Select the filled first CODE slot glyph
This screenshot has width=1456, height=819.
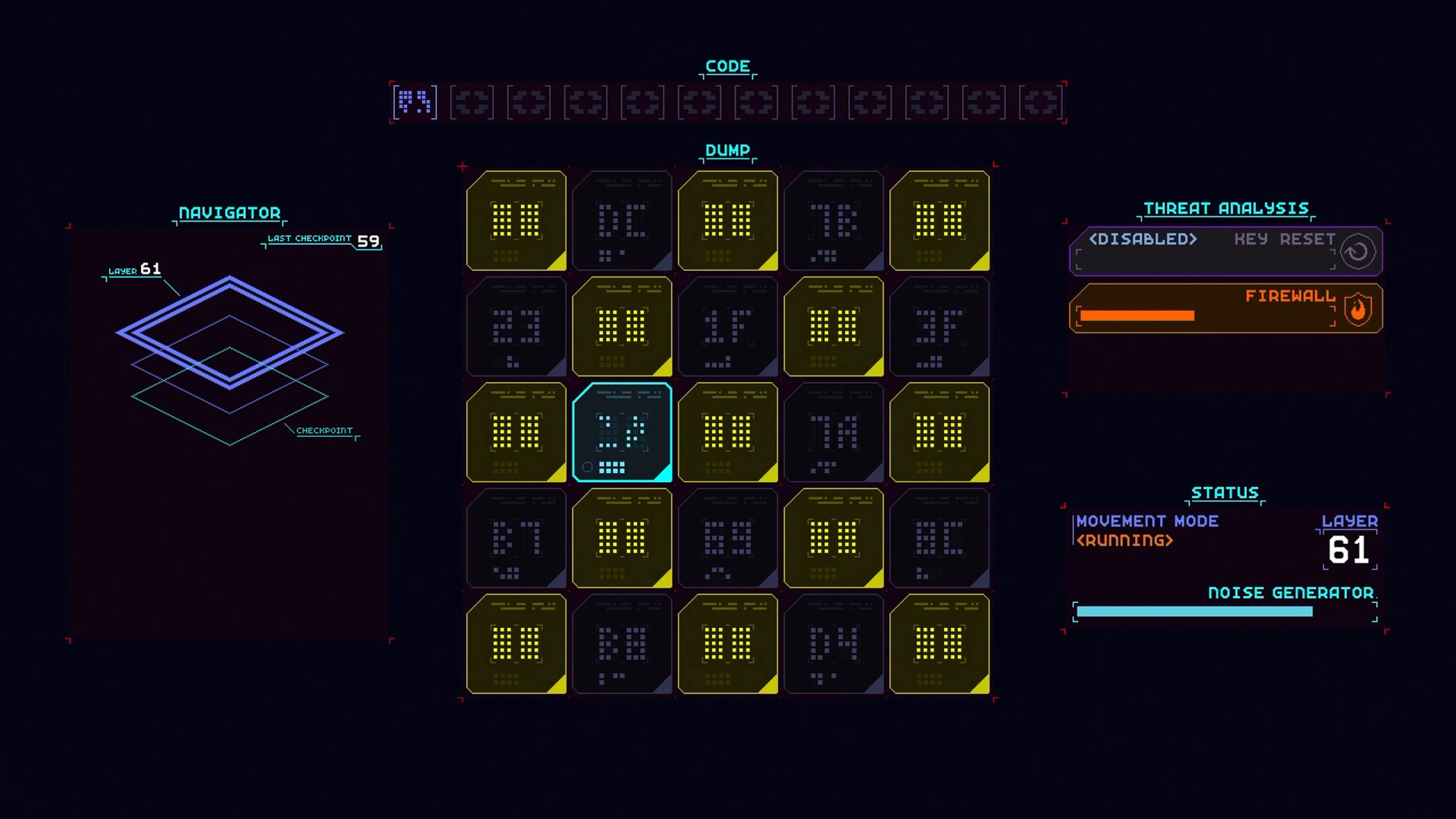click(416, 102)
